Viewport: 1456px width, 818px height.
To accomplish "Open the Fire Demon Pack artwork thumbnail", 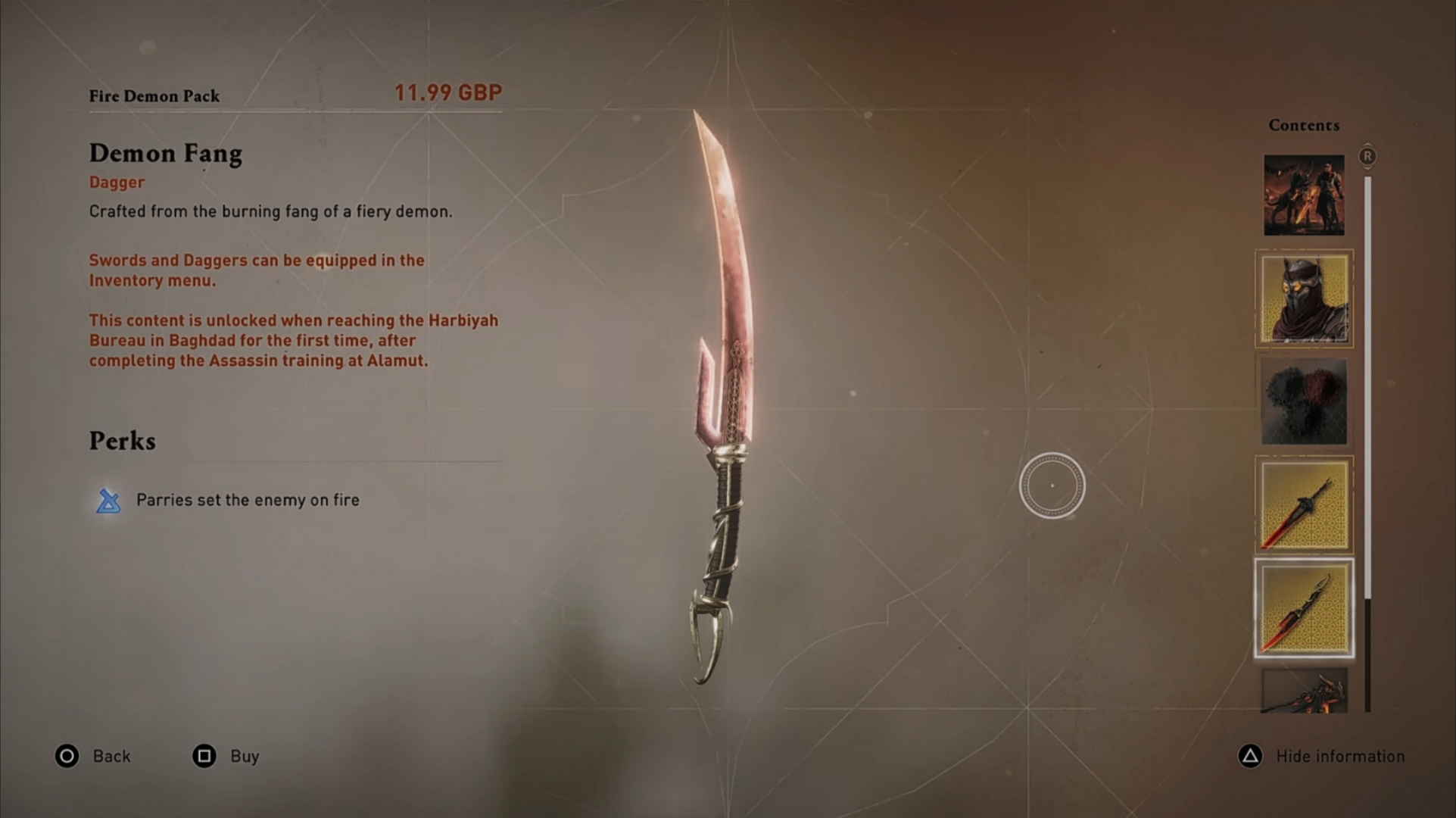I will (1304, 194).
